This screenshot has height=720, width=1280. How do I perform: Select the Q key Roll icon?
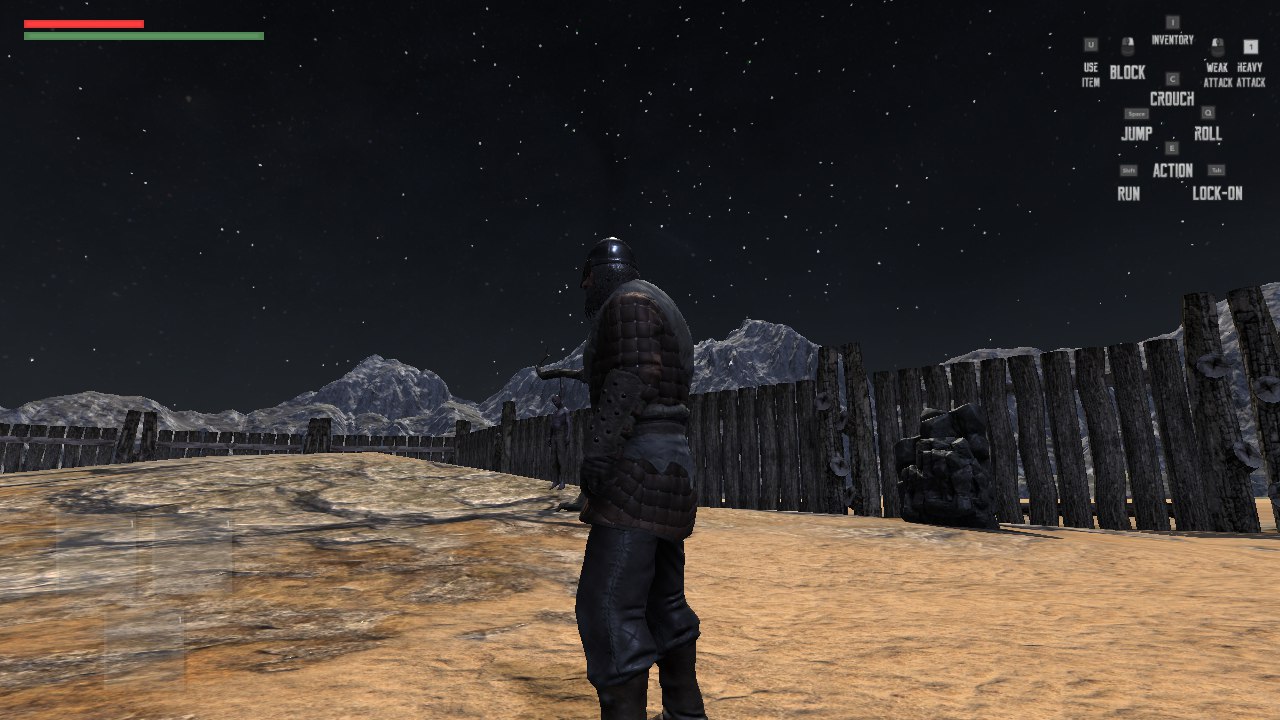click(x=1208, y=111)
